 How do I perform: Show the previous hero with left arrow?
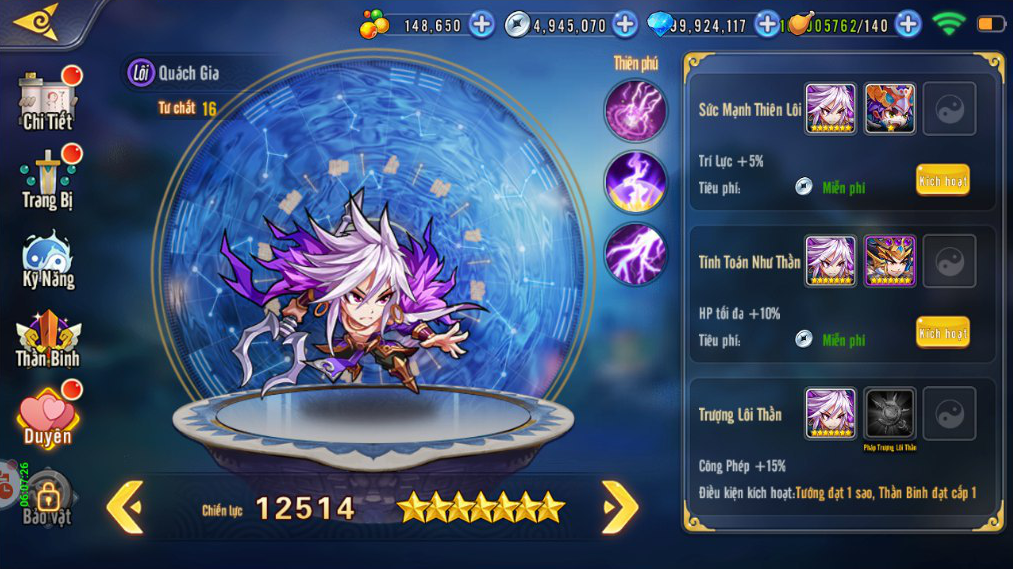pos(126,507)
